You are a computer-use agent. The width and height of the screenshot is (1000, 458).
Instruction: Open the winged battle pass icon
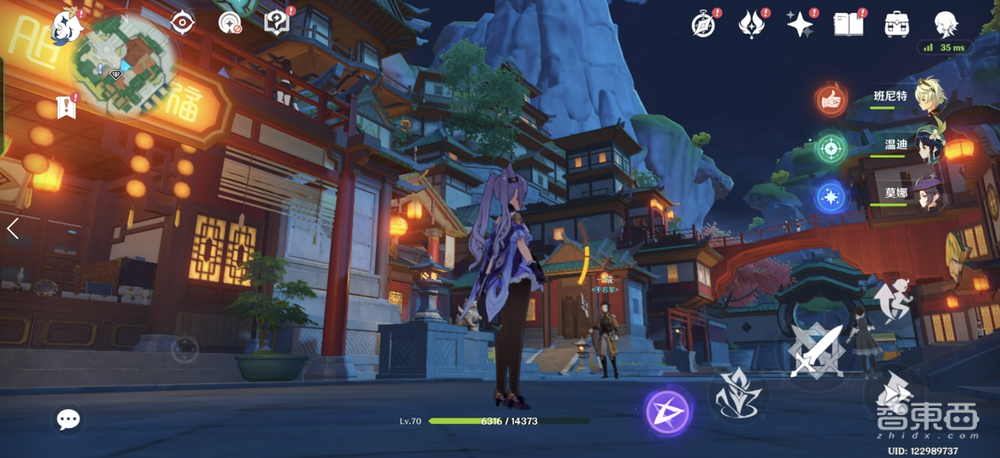click(x=753, y=23)
